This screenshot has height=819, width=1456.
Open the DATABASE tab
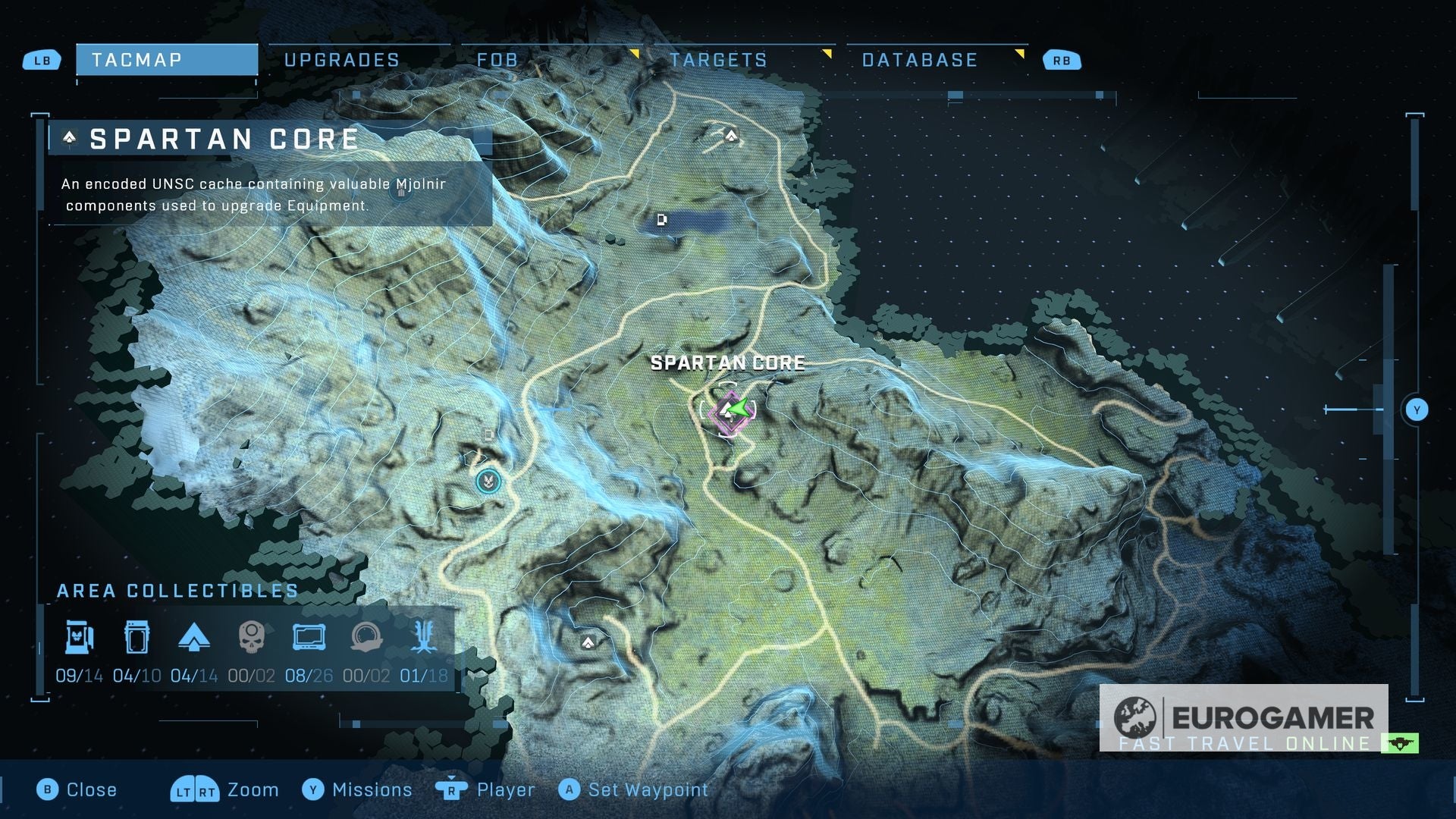[919, 60]
